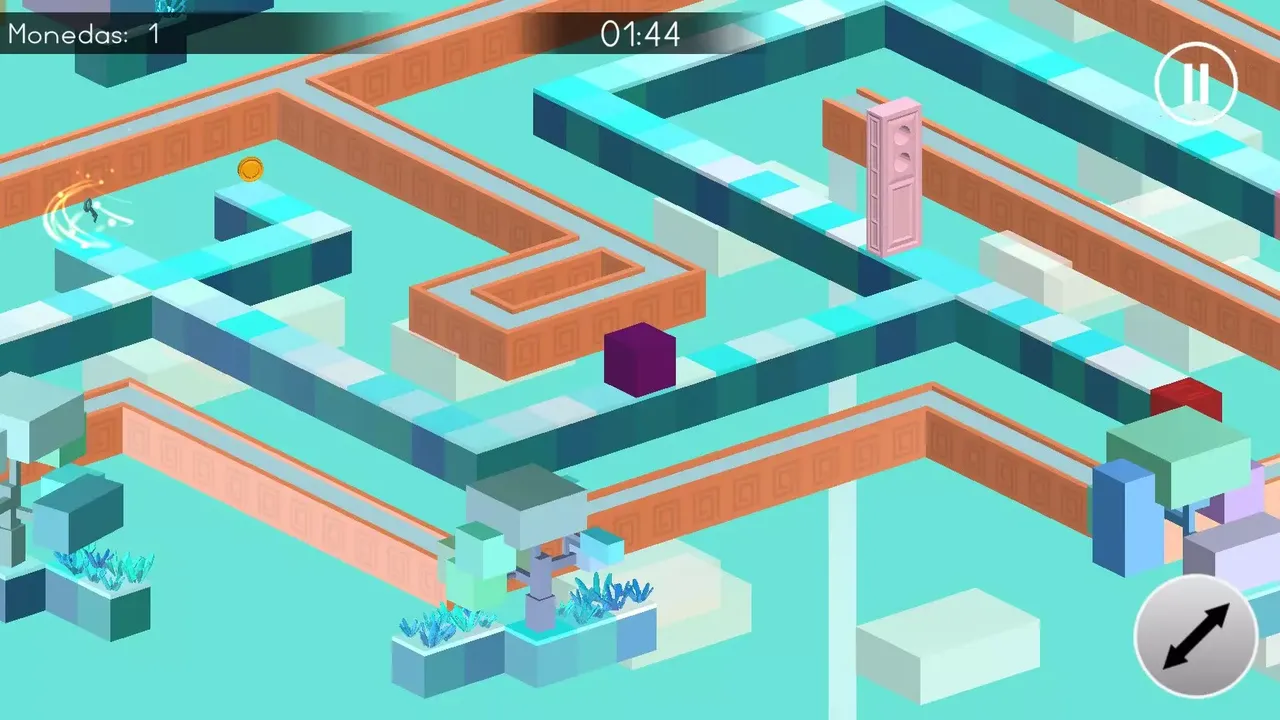Tap the purple cube obstacle
The height and width of the screenshot is (720, 1280).
pyautogui.click(x=640, y=360)
